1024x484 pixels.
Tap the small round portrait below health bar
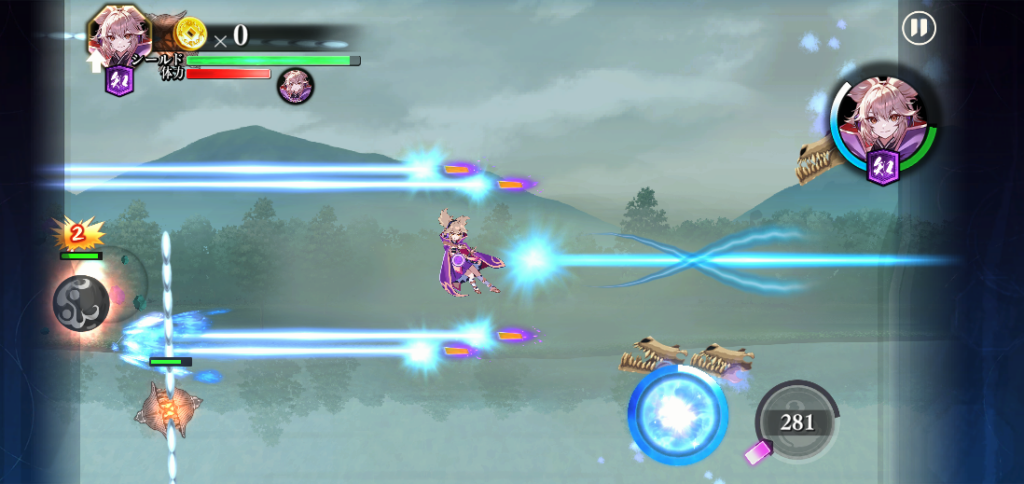tap(295, 86)
